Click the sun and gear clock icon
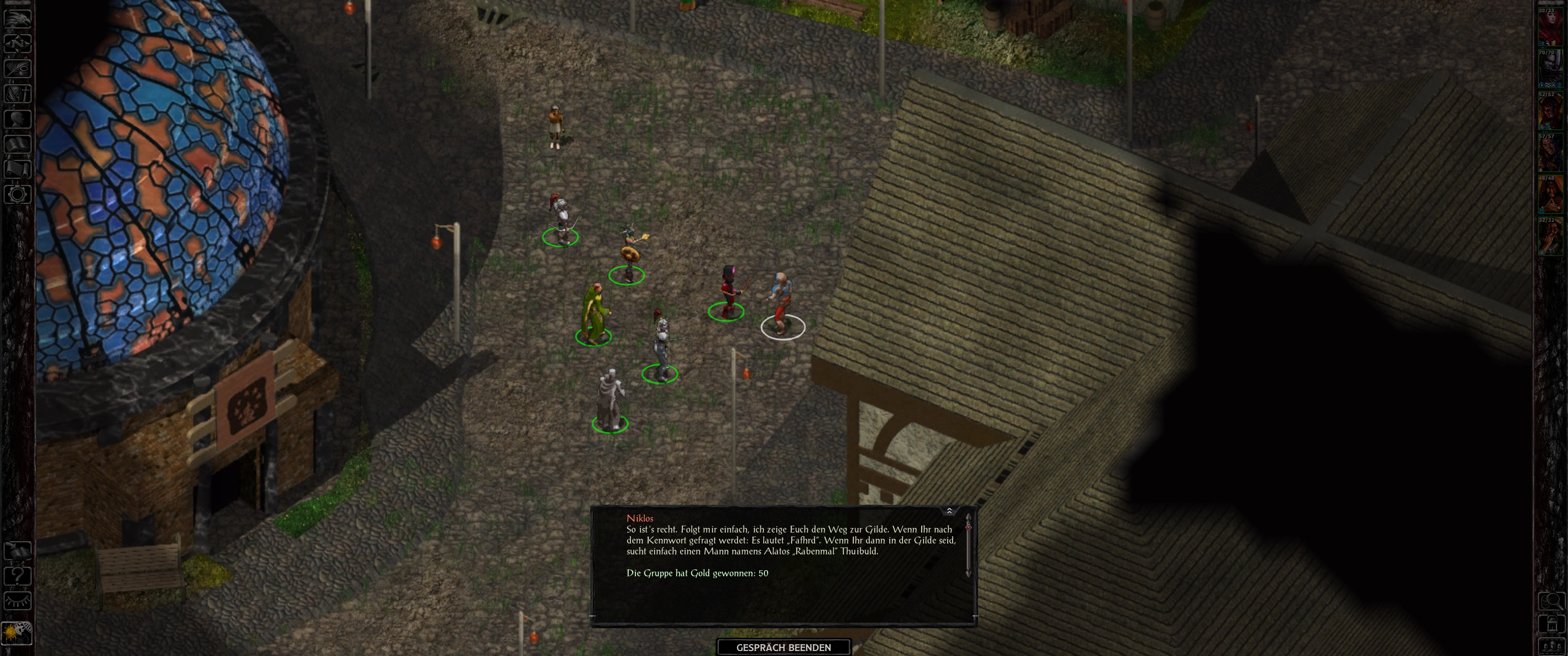This screenshot has height=656, width=1568. 16,633
